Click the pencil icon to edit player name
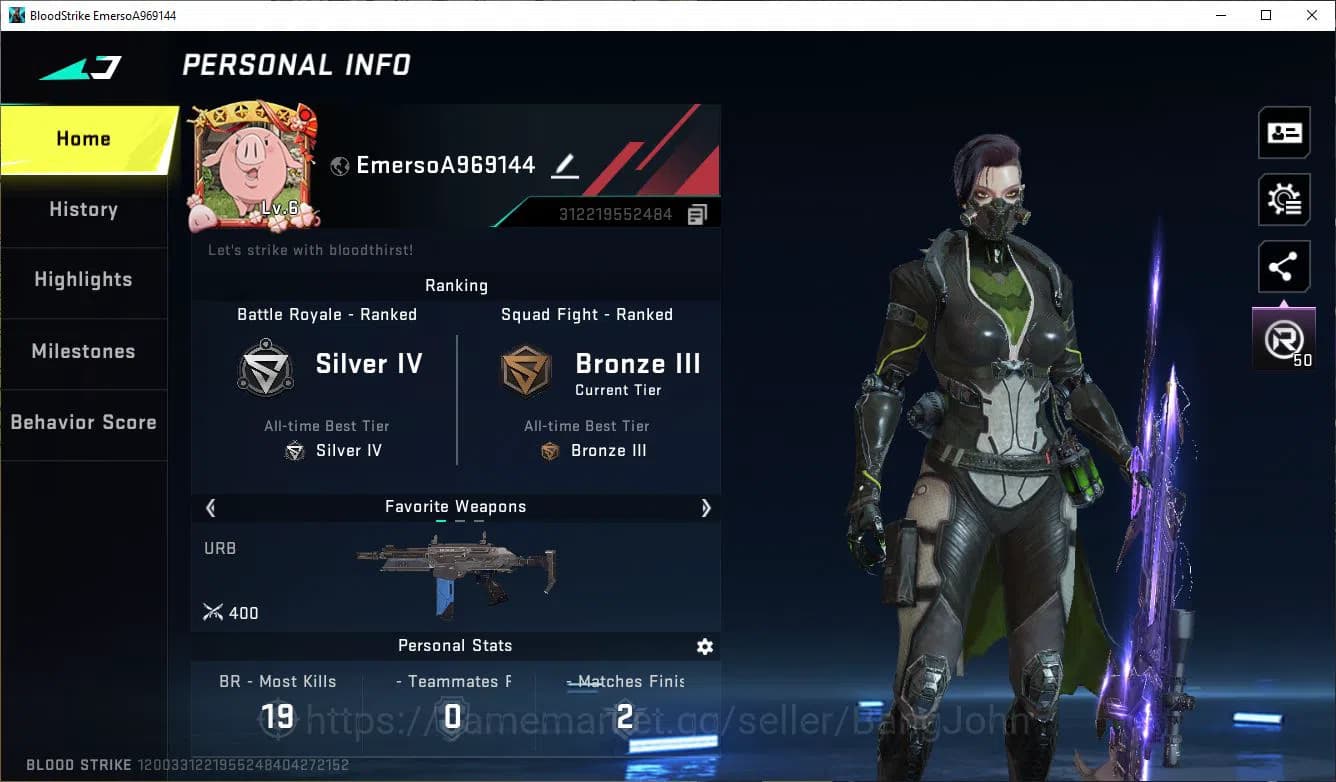This screenshot has height=782, width=1336. click(564, 167)
